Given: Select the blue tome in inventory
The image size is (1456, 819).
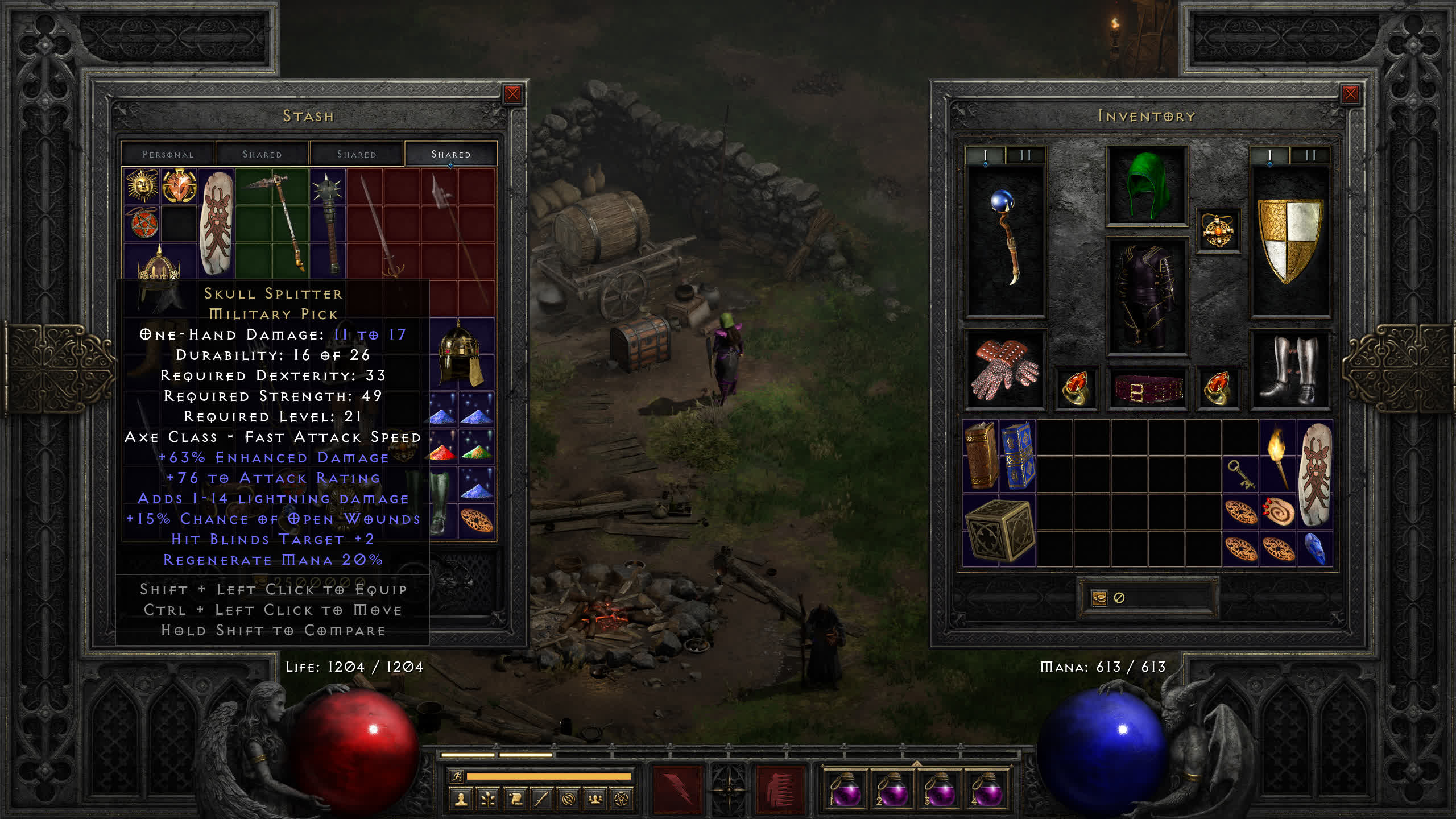Looking at the screenshot, I should [1017, 456].
